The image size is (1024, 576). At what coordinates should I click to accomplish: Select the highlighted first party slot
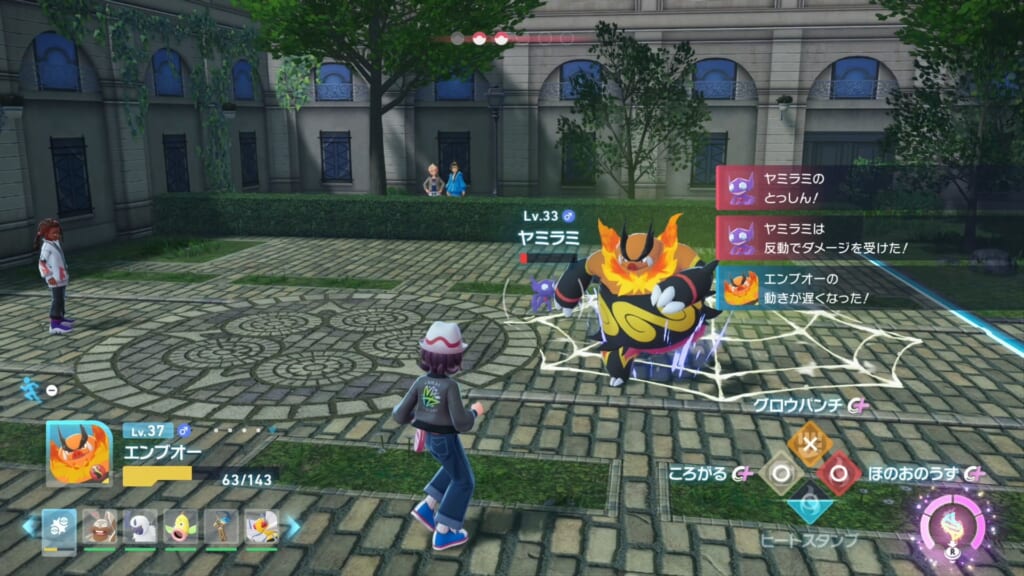coord(58,528)
